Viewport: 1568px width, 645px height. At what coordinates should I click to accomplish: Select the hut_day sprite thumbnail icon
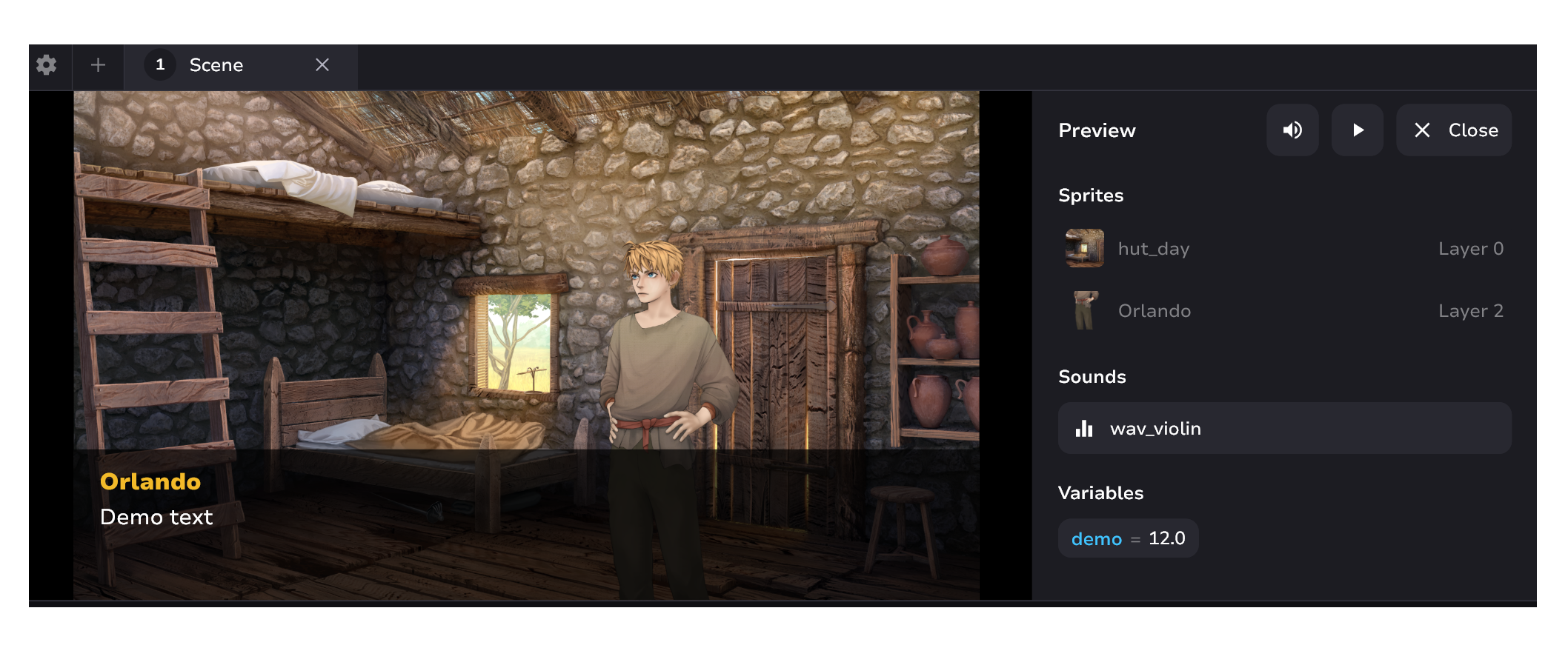[x=1083, y=248]
